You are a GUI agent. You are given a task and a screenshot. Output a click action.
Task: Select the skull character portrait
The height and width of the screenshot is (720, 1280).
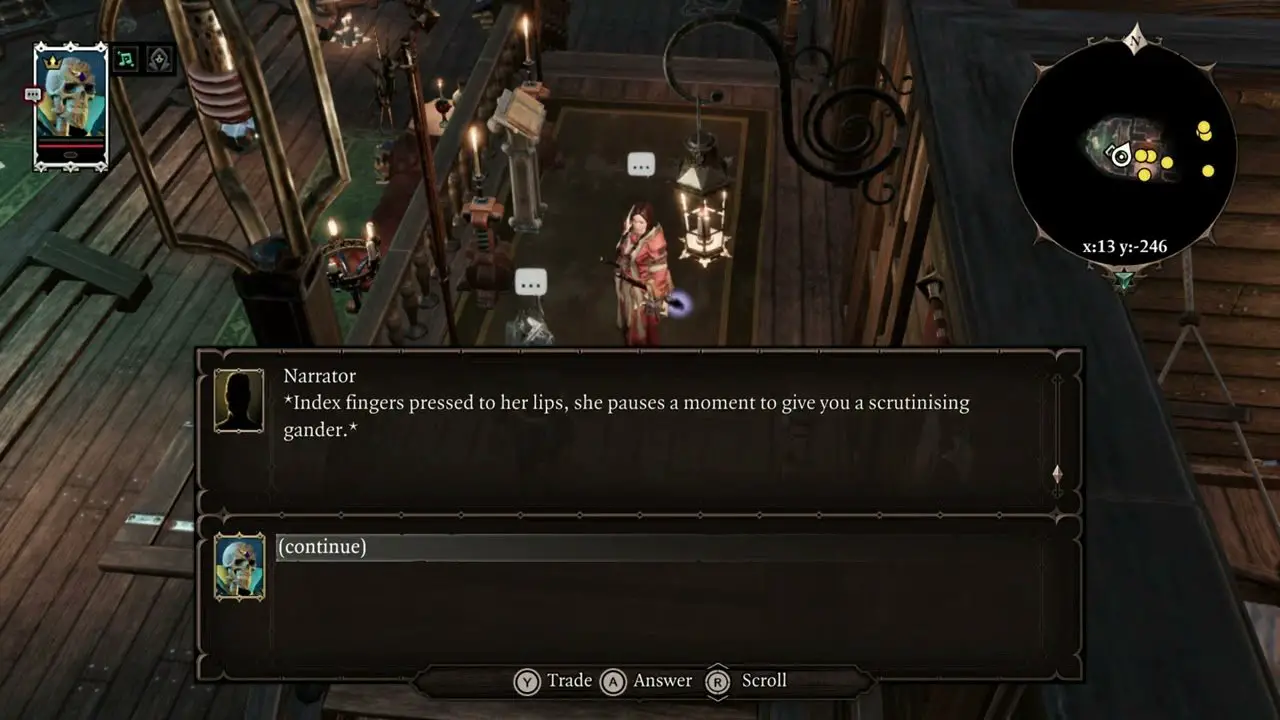click(x=70, y=106)
